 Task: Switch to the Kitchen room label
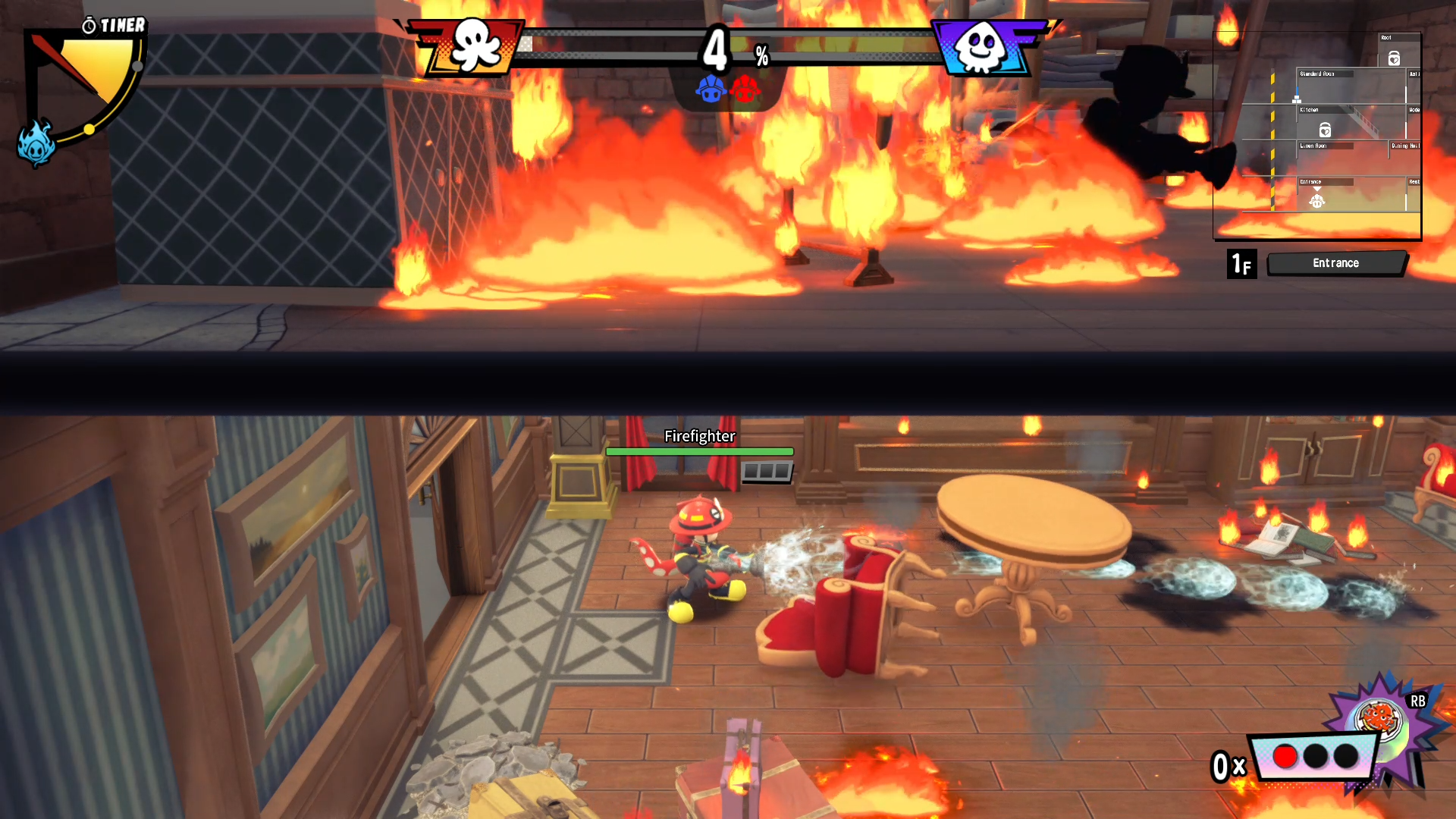click(1309, 110)
